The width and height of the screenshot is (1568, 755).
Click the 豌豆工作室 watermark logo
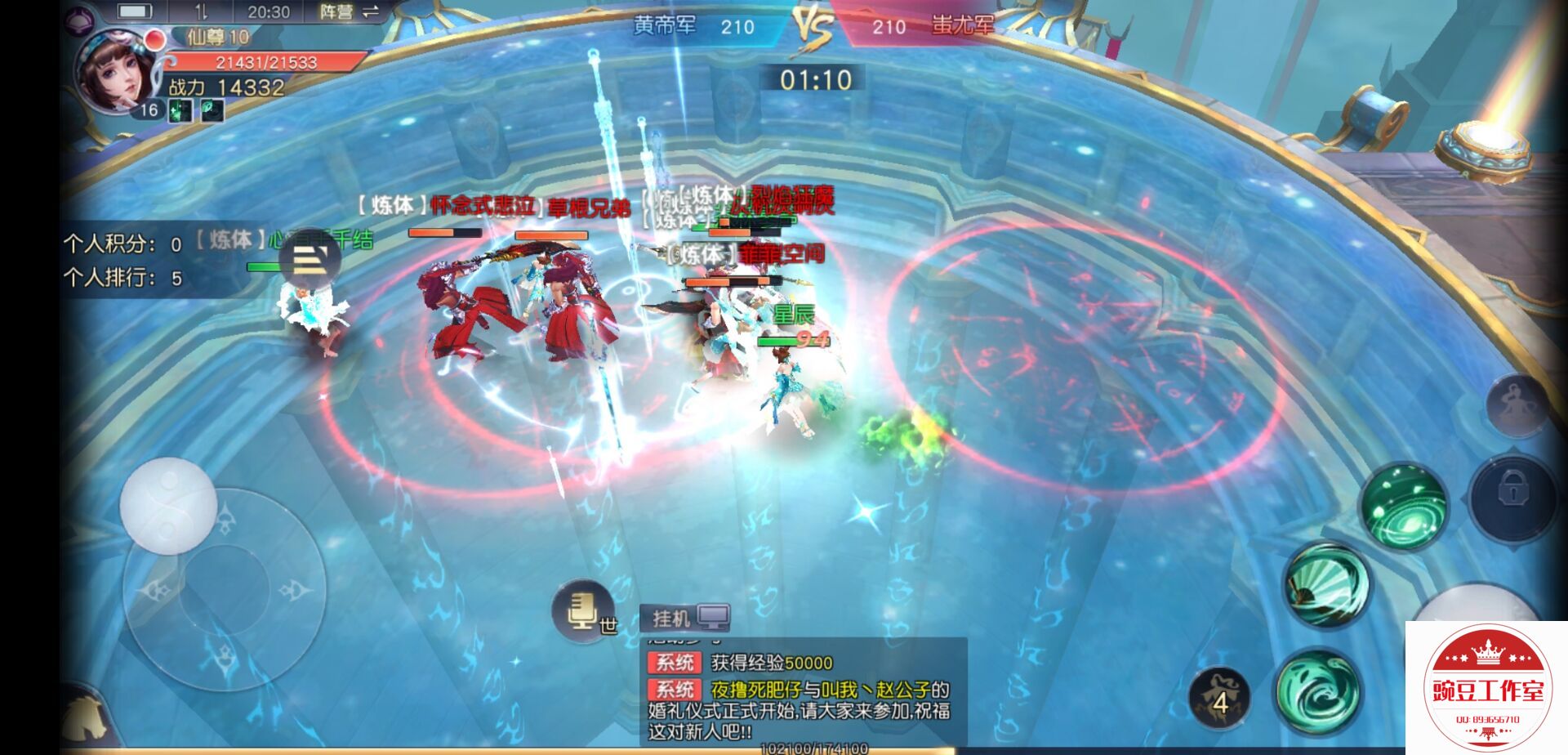(x=1486, y=688)
